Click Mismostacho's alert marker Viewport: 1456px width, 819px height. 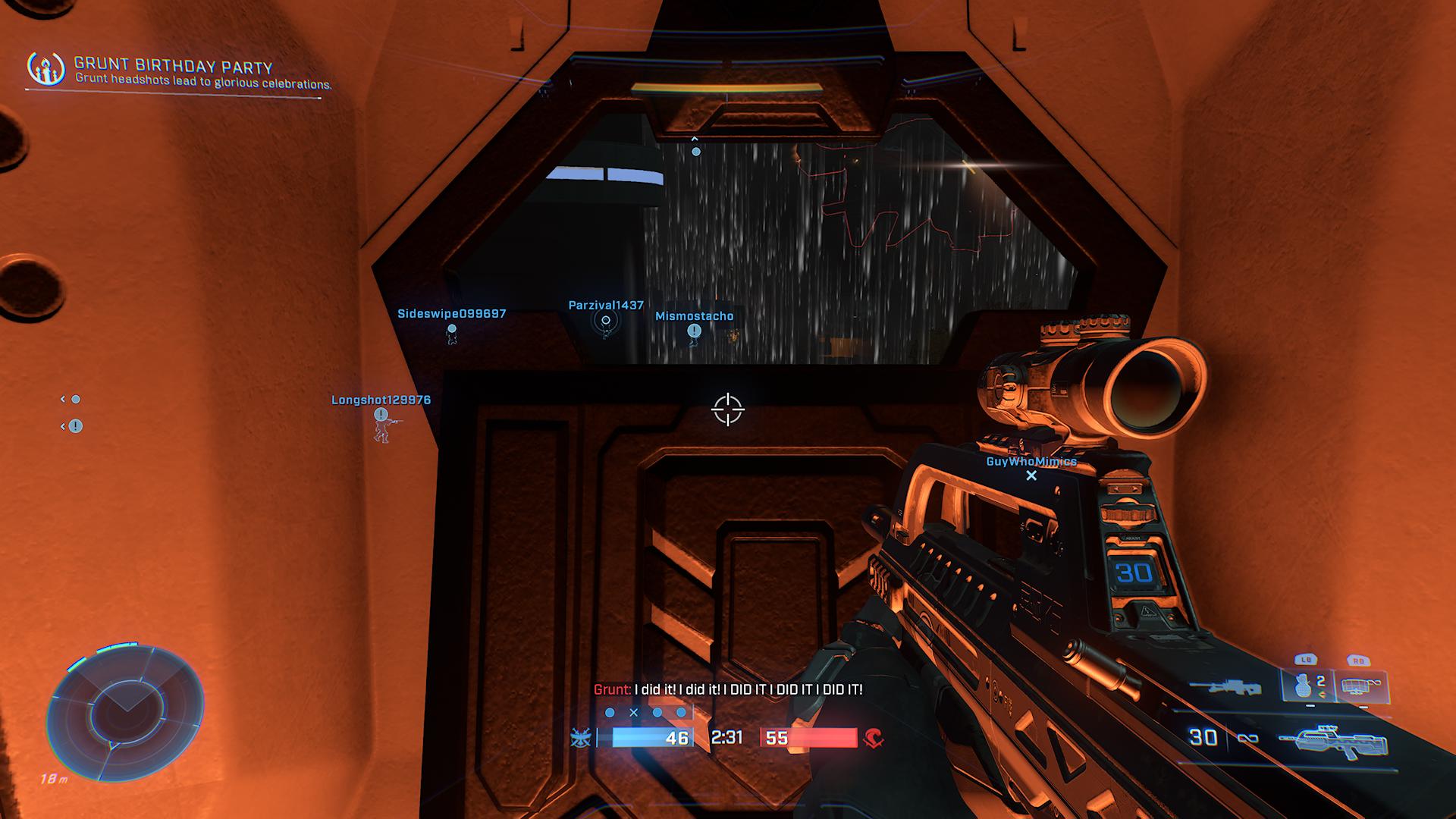pyautogui.click(x=694, y=331)
